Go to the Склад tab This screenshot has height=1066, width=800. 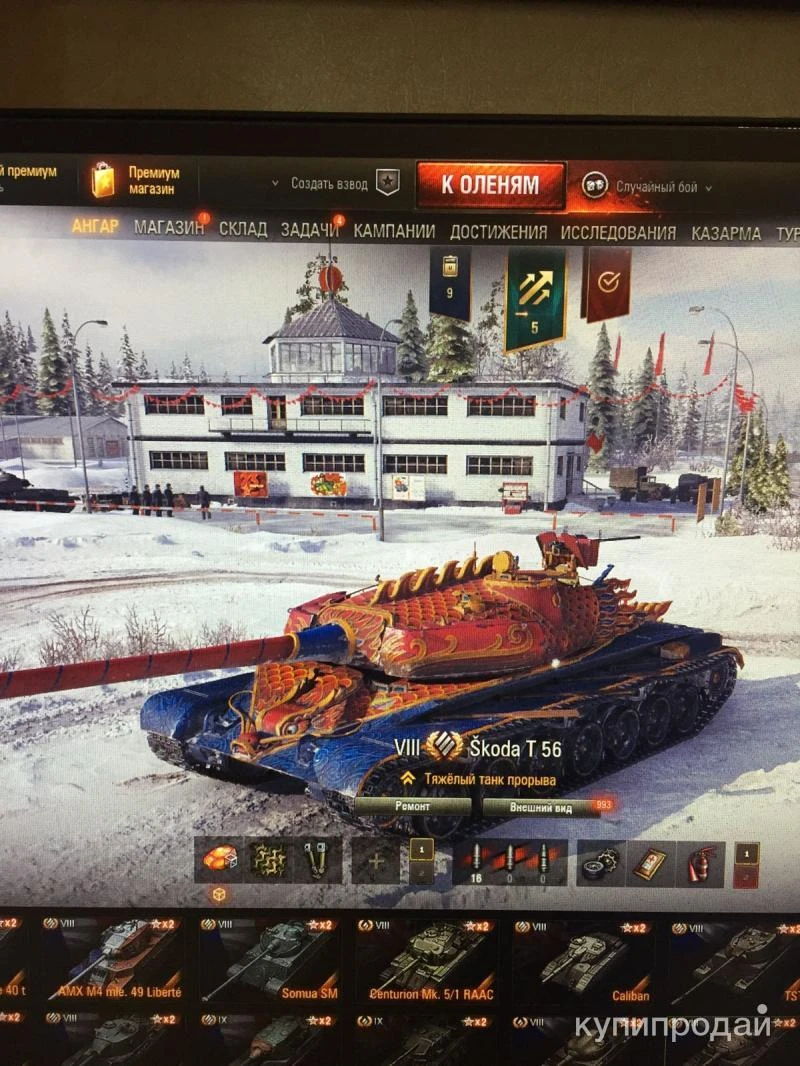tap(243, 230)
